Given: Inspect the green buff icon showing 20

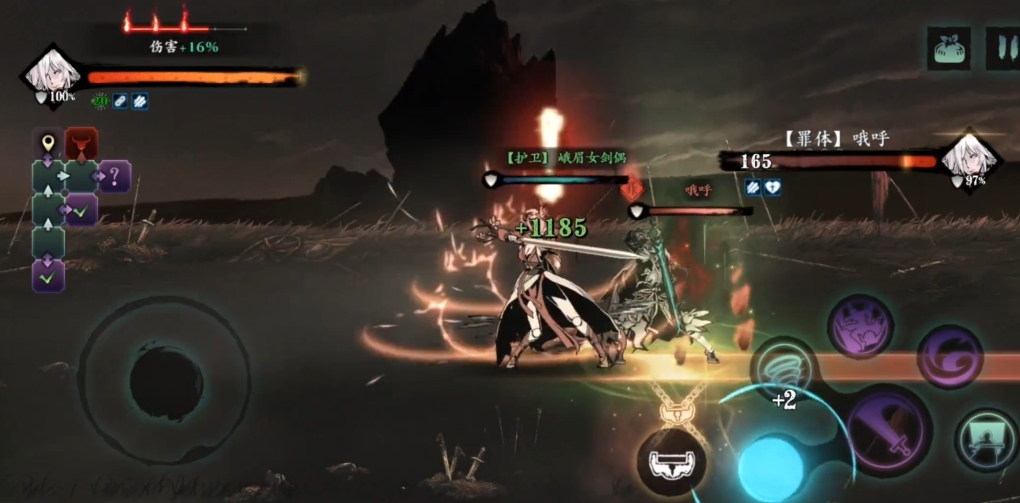Looking at the screenshot, I should (x=99, y=100).
